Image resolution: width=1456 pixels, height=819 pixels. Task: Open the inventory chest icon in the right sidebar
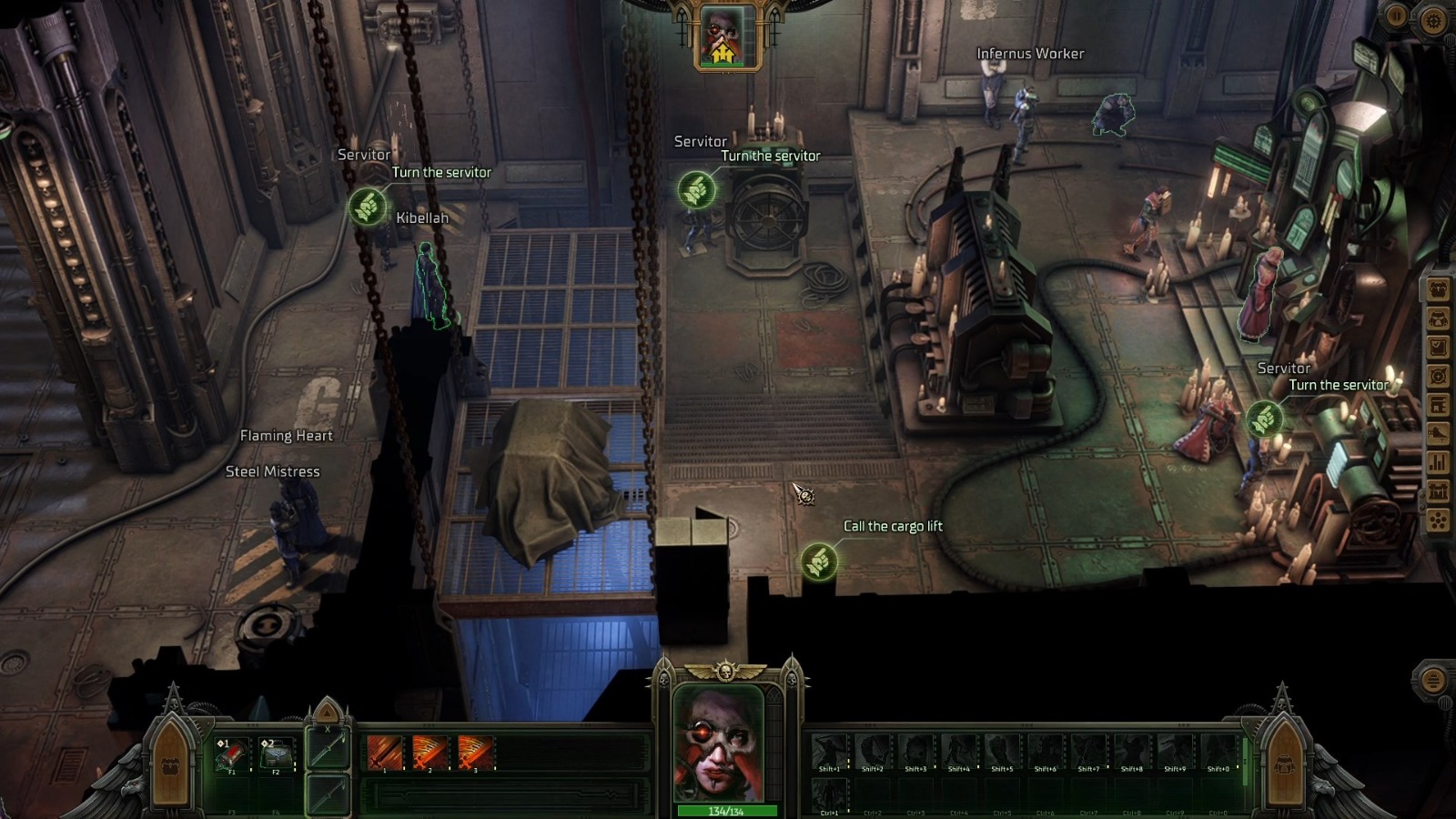coord(1438,290)
